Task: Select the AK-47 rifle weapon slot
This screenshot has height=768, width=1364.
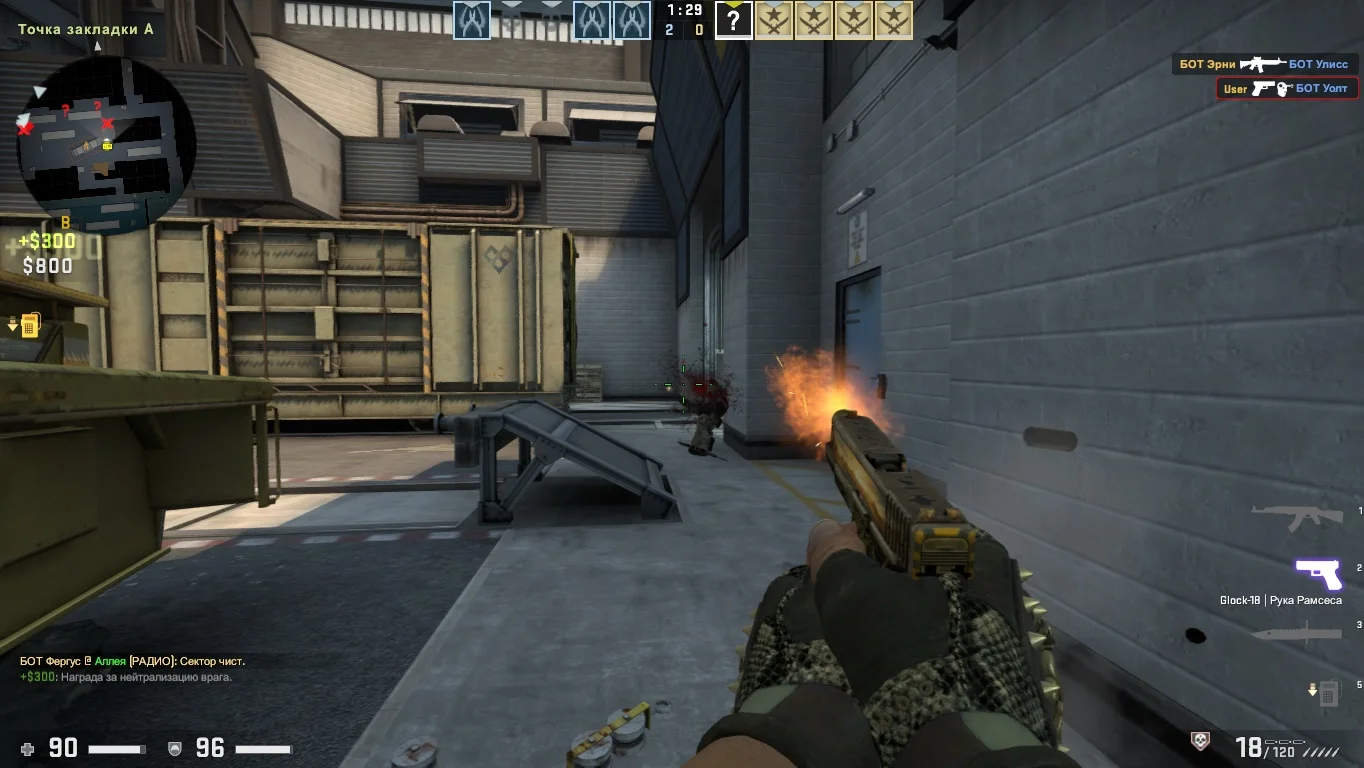Action: (1297, 516)
